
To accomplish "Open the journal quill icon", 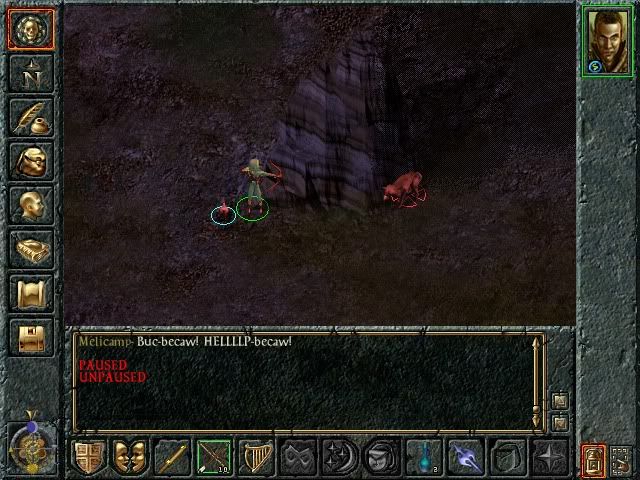I will (30, 117).
